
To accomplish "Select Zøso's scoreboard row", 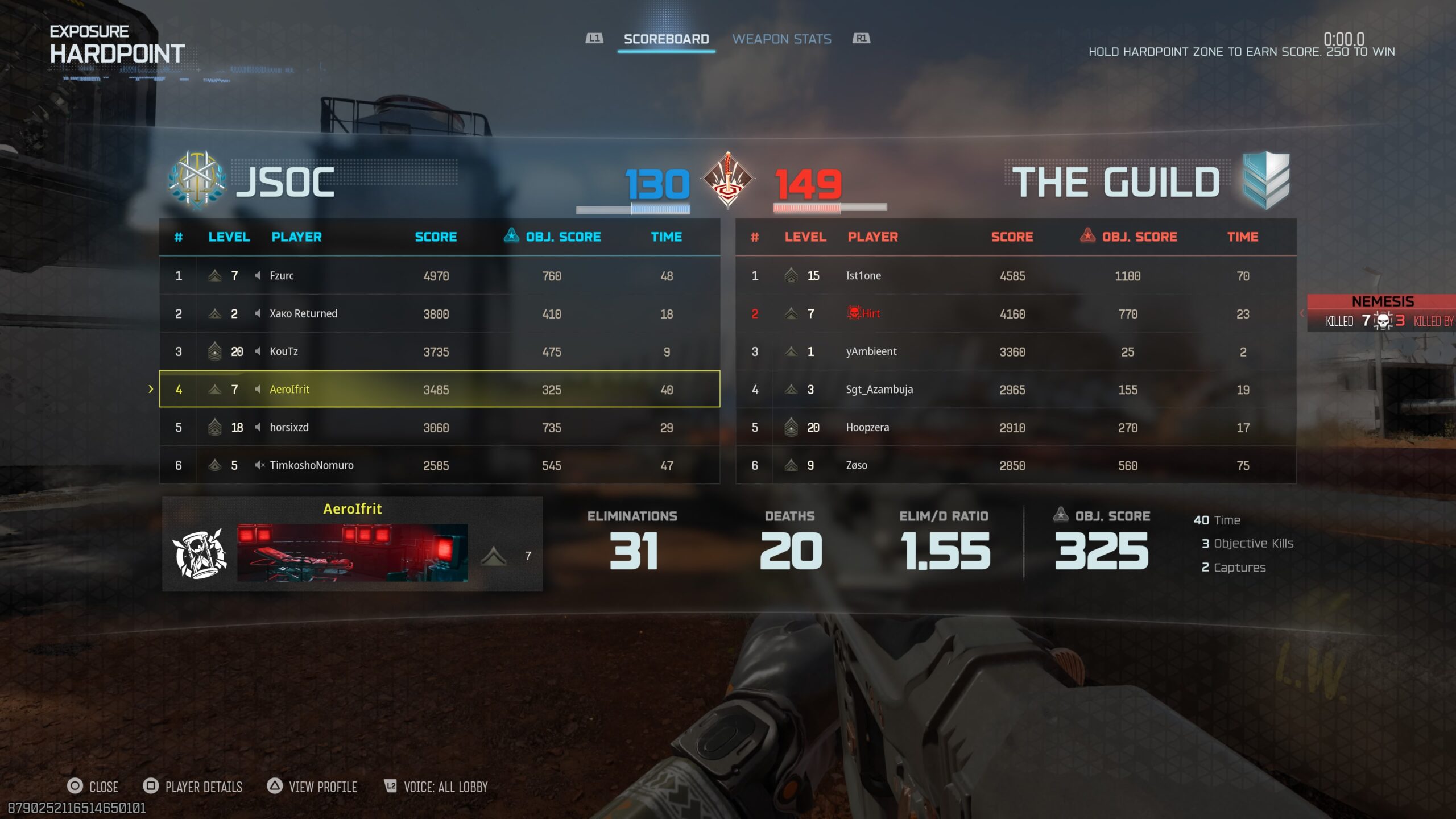I will [x=1016, y=465].
